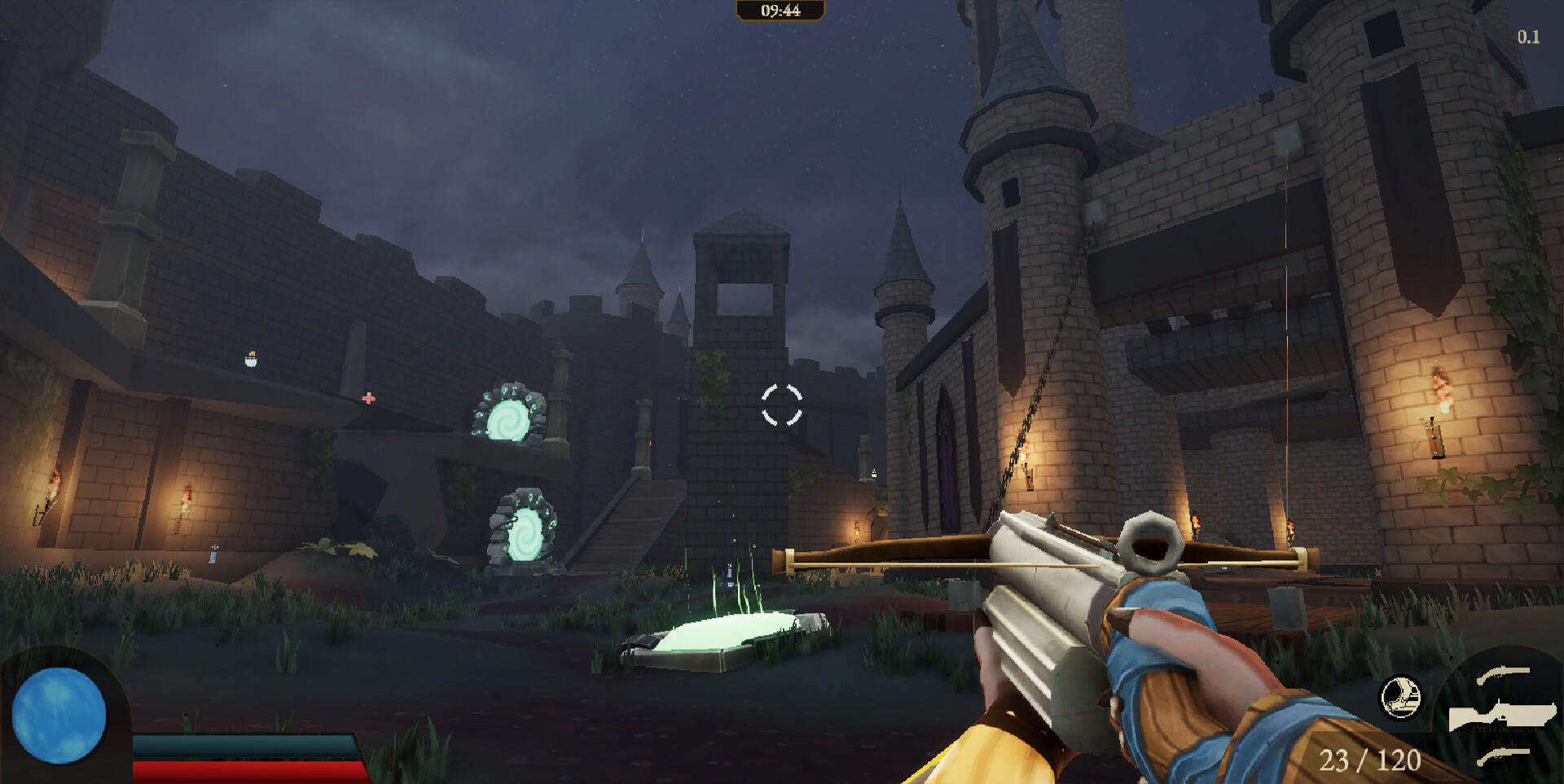Click the crescent moon ability icon
The height and width of the screenshot is (784, 1564).
click(x=1403, y=698)
